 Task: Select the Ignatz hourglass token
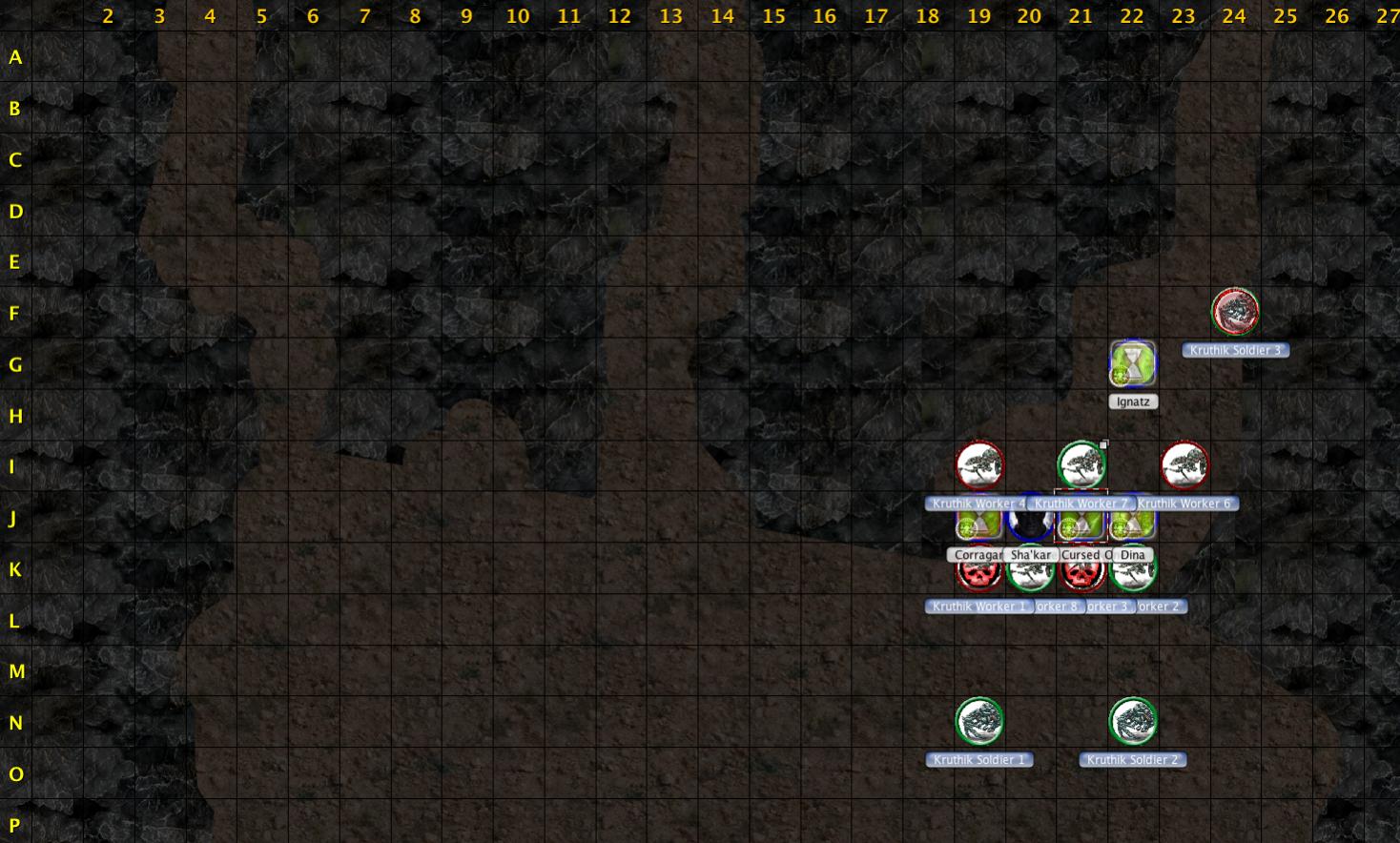click(x=1131, y=364)
